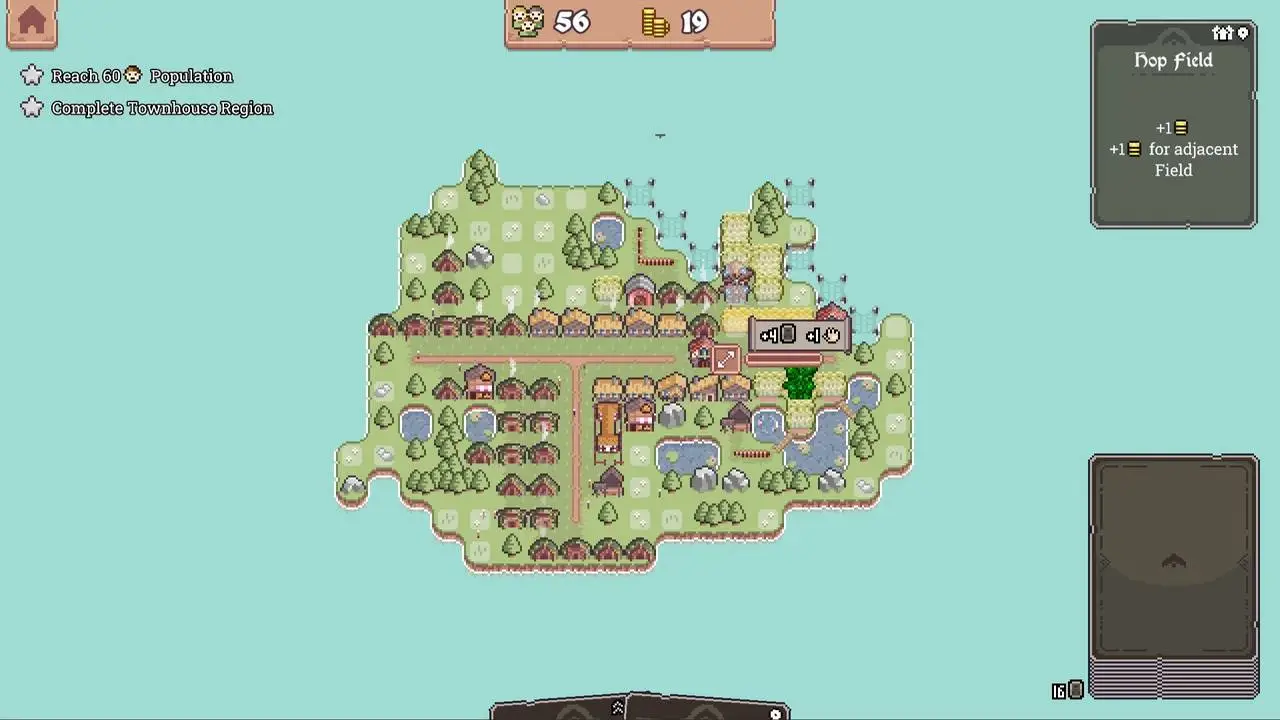The image size is (1280, 720).
Task: Click the hand icon in the placement tooltip
Action: (830, 334)
